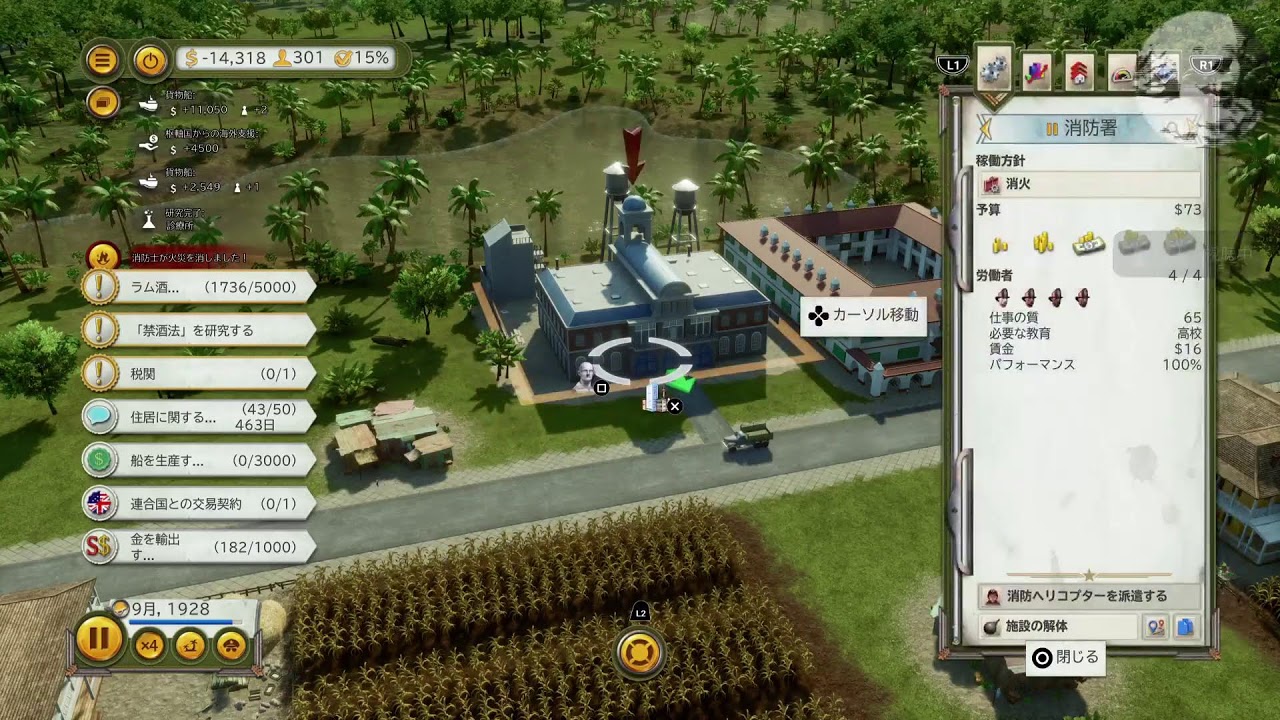Switch to the gears overview tab
1280x720 pixels.
[x=993, y=69]
